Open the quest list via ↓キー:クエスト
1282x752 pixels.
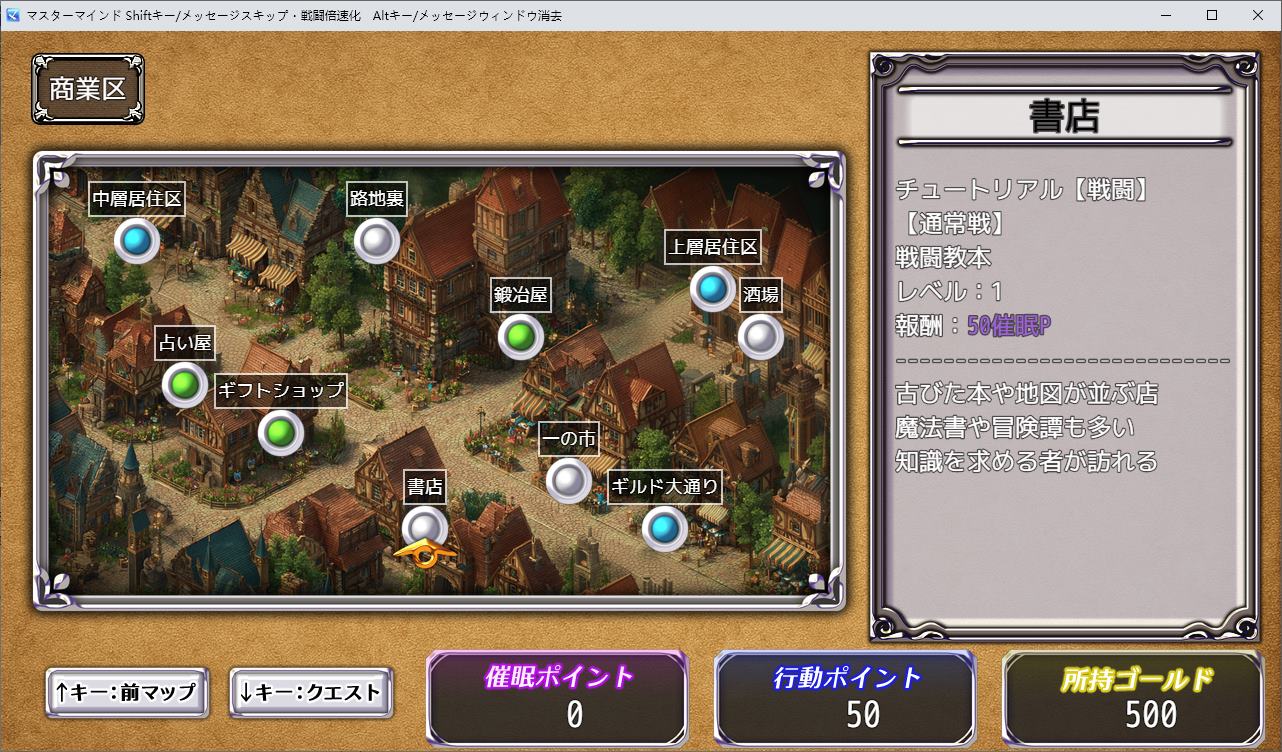(311, 693)
